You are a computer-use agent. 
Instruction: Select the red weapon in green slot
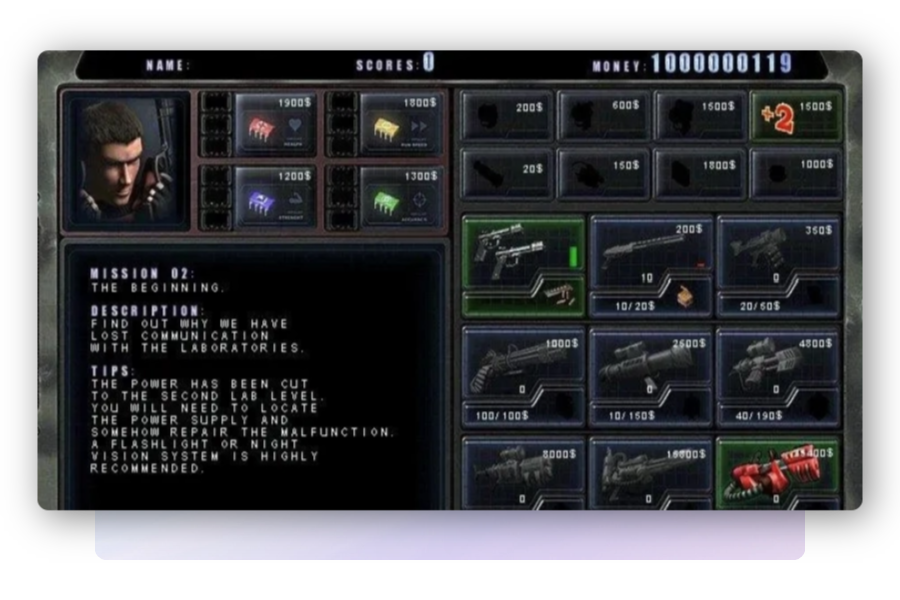click(779, 472)
